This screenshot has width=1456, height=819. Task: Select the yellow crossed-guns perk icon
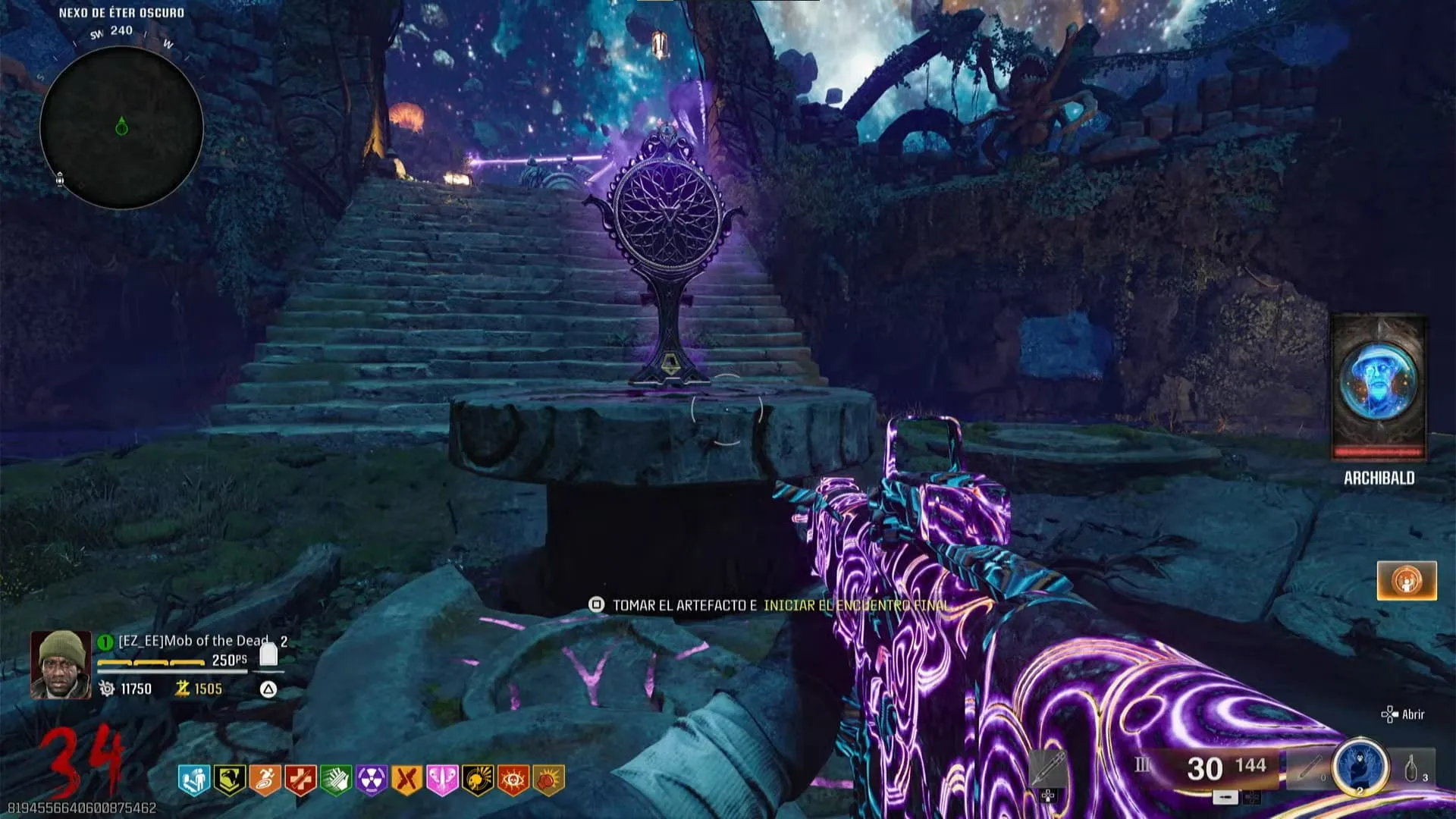coord(407,779)
